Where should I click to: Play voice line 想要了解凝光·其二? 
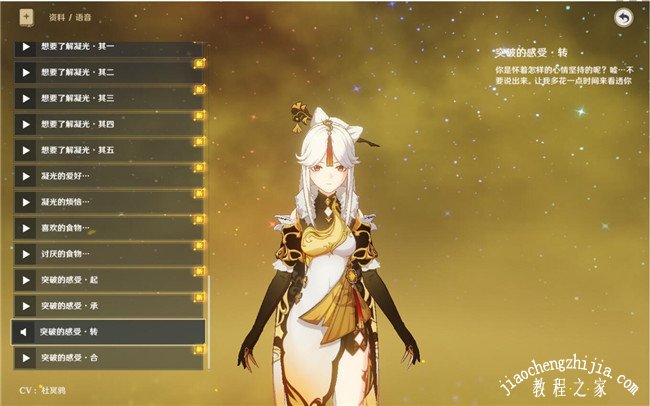pos(108,73)
